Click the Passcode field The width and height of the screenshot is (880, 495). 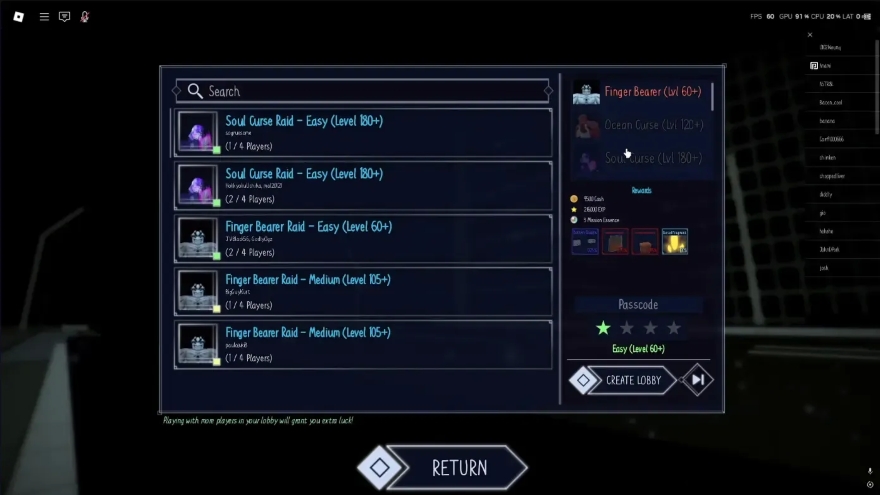click(638, 304)
